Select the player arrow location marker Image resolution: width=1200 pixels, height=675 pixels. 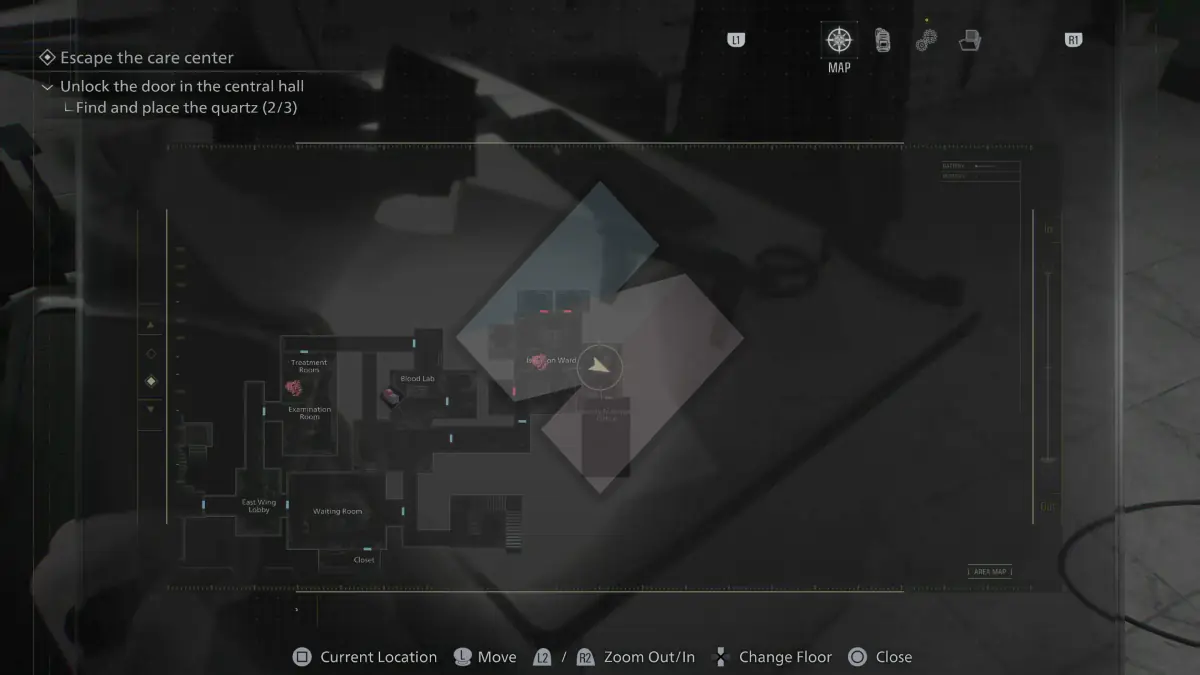[599, 367]
